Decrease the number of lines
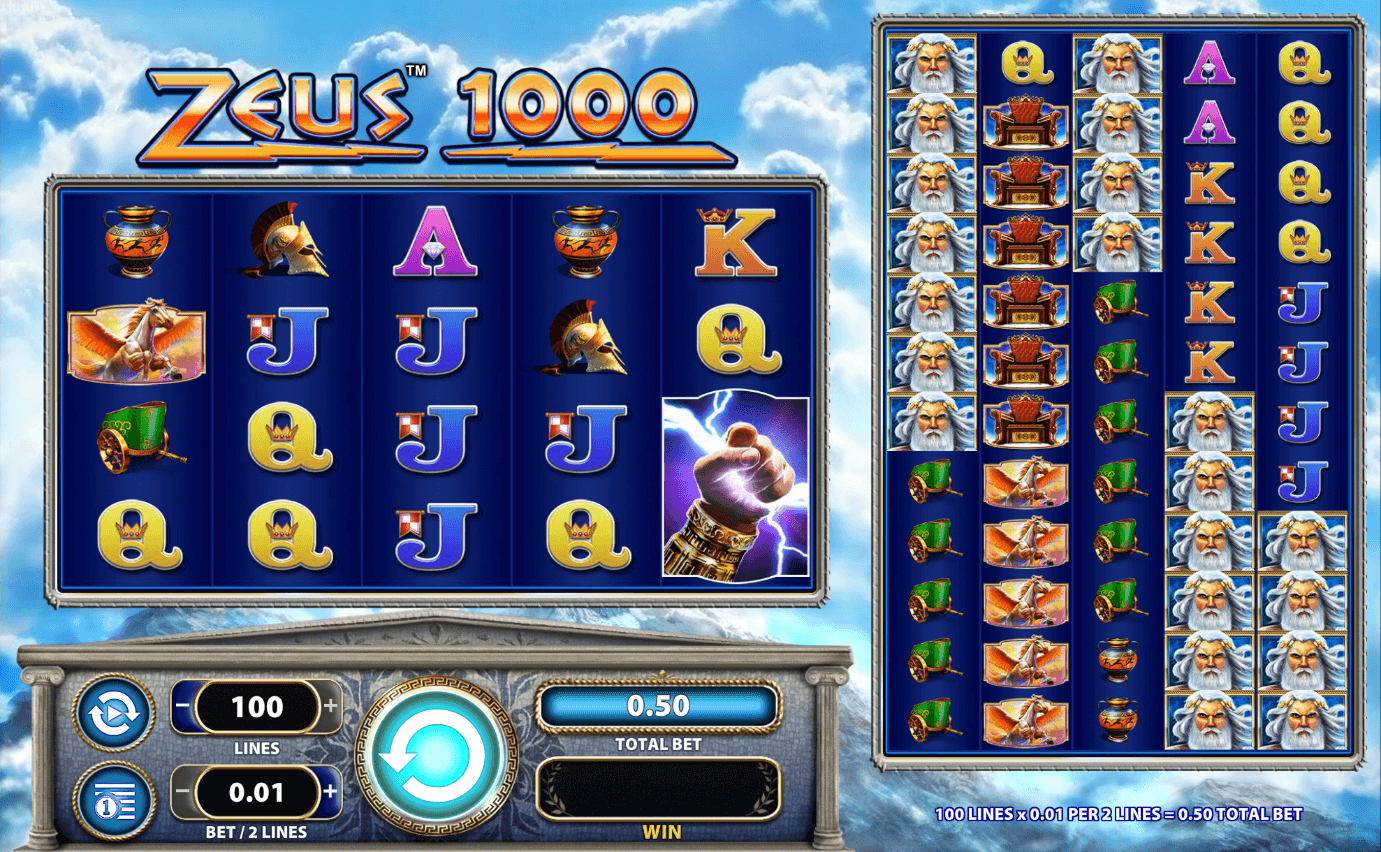 [183, 708]
